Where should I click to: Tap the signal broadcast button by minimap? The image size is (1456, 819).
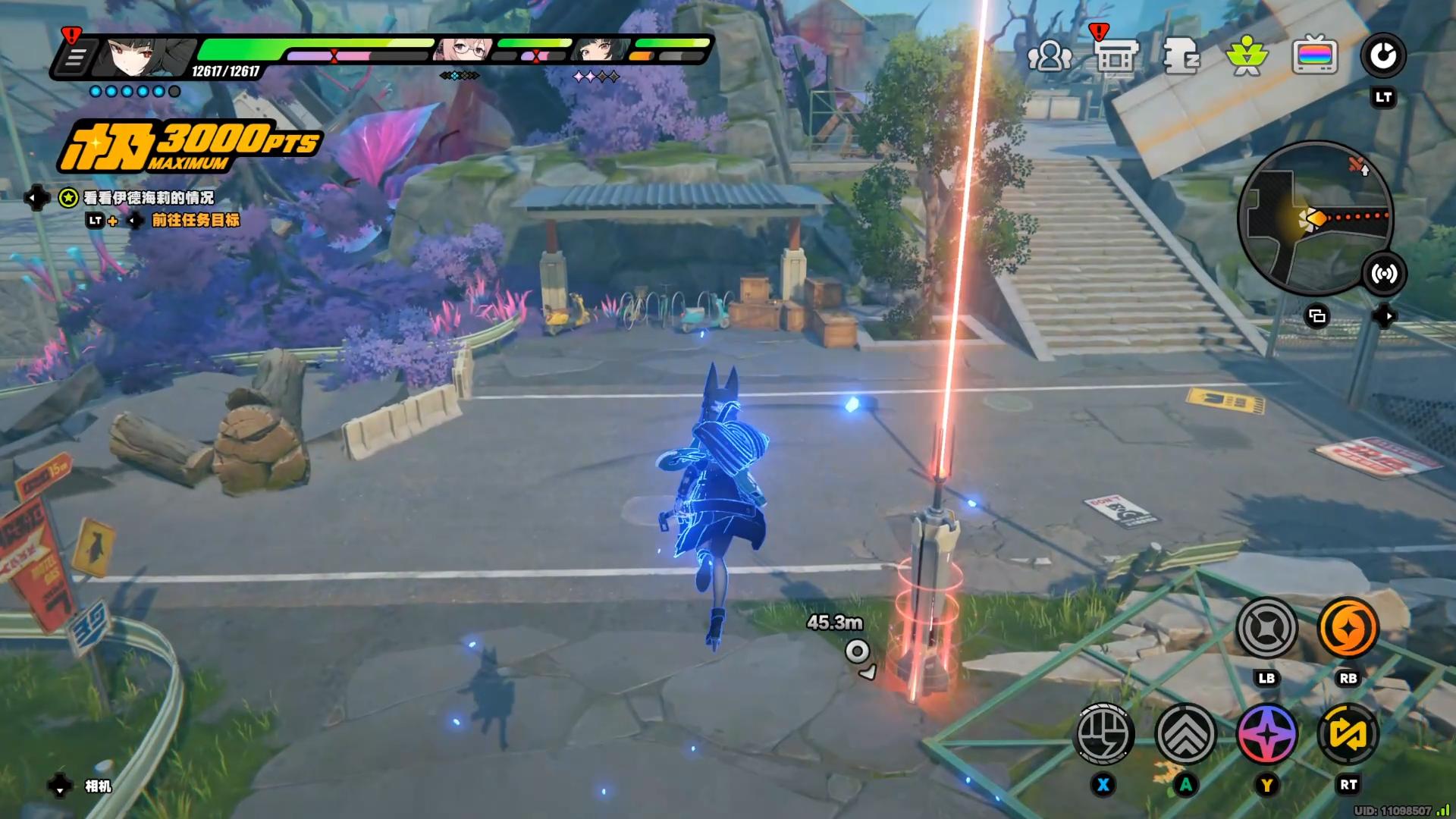pyautogui.click(x=1384, y=274)
